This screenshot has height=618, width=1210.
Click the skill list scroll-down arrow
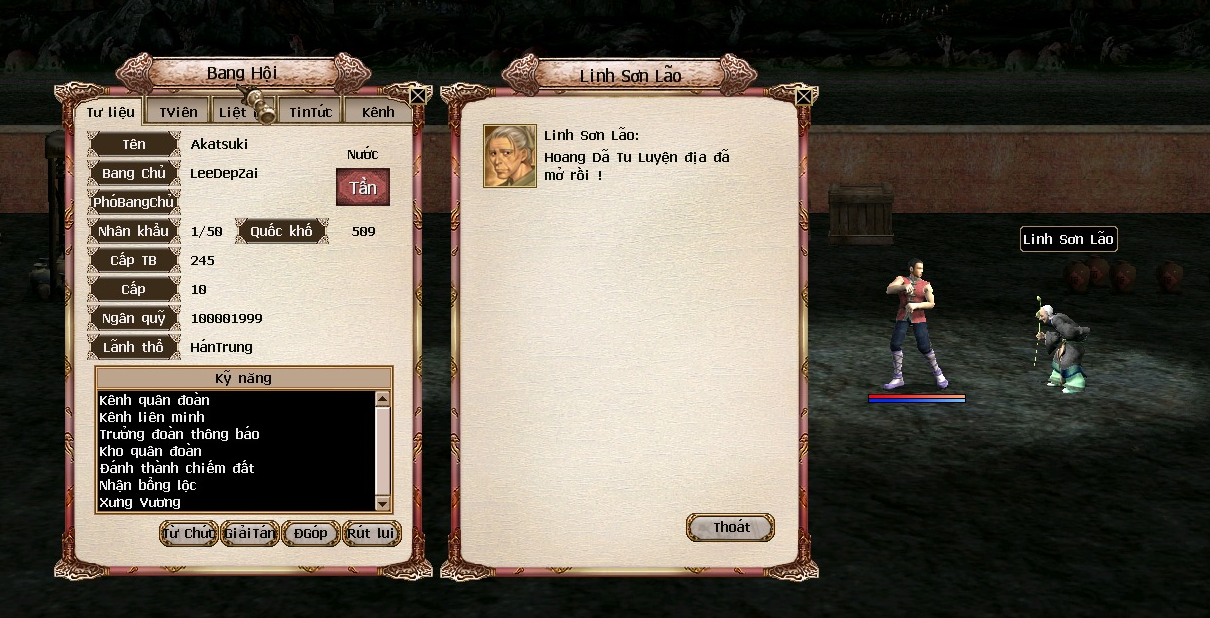382,503
